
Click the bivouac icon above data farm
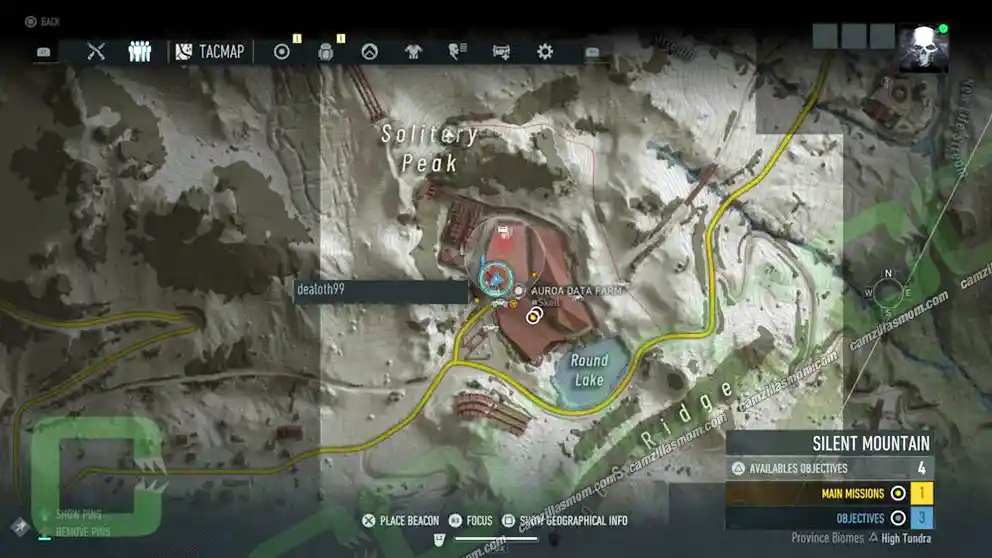pos(504,232)
